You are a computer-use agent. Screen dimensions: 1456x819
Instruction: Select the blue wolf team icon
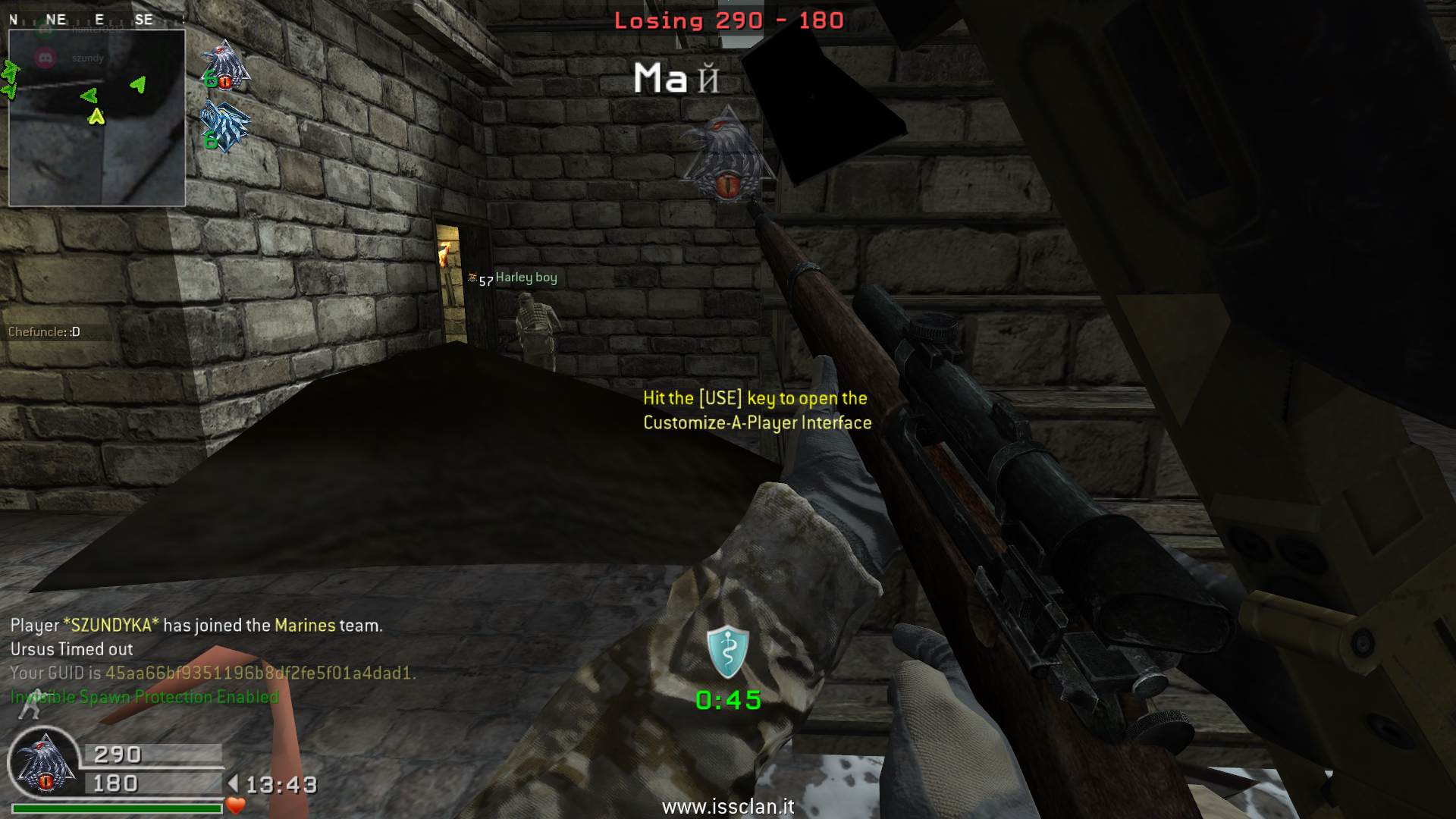[x=224, y=127]
